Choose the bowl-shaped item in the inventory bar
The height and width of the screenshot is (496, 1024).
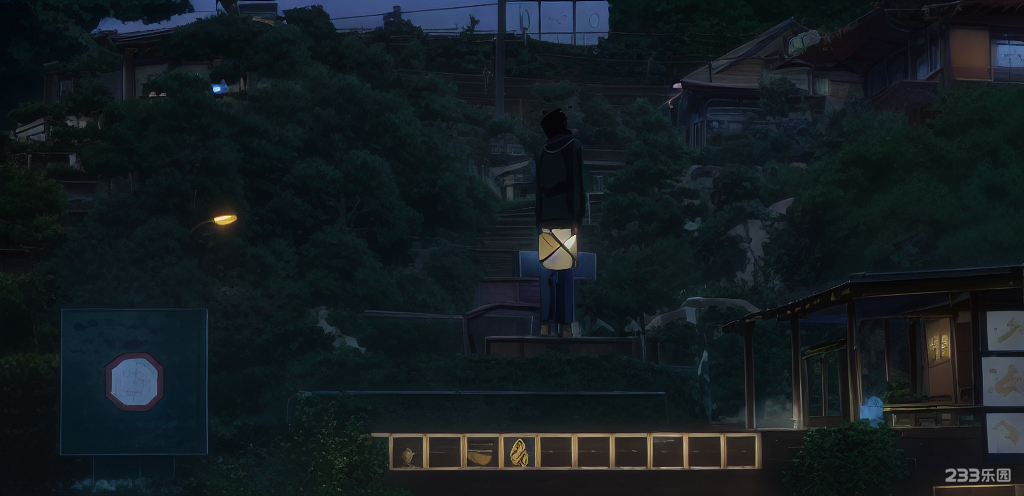click(481, 452)
